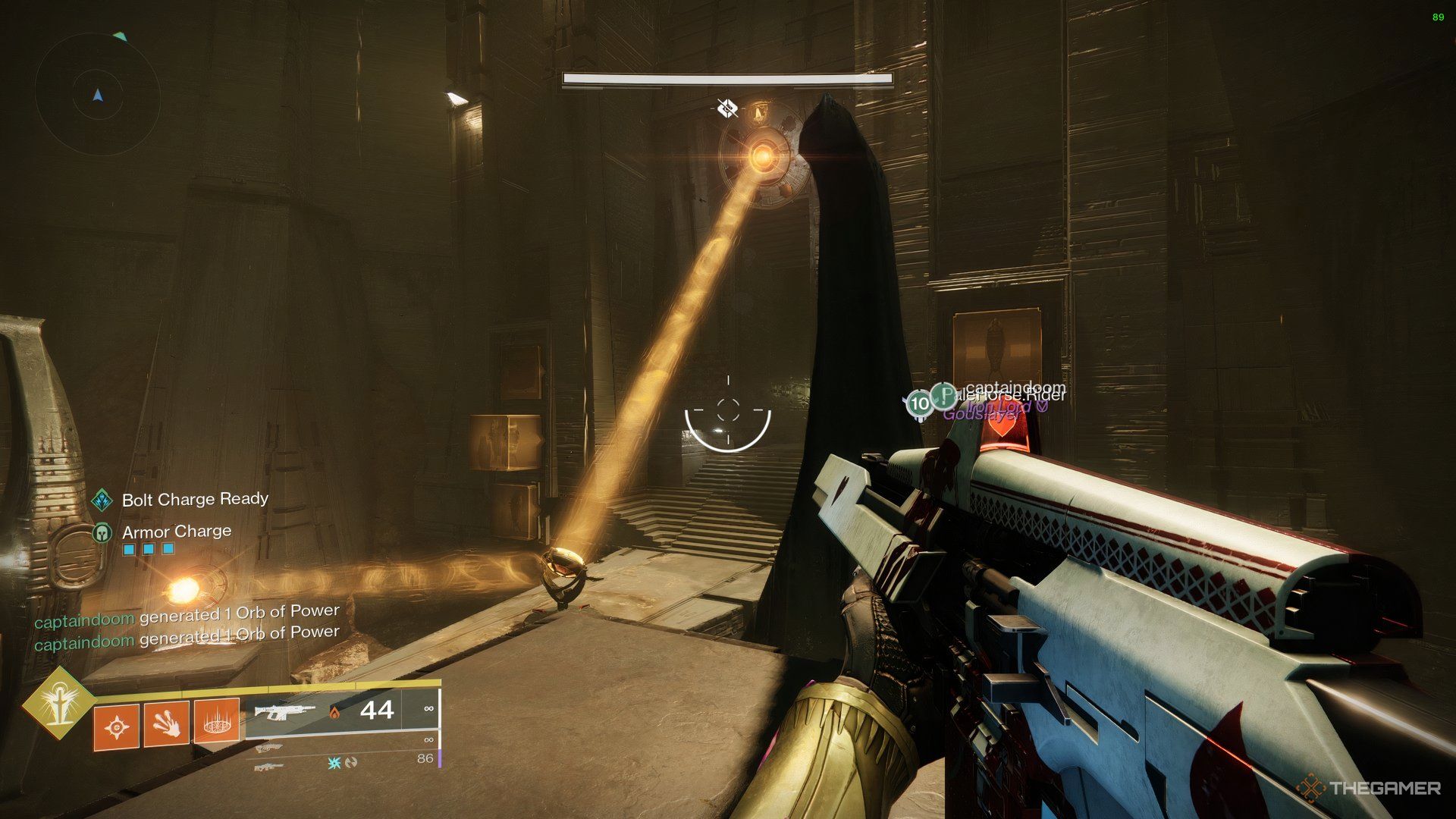Select the orange grenade ability icon

coord(116,728)
